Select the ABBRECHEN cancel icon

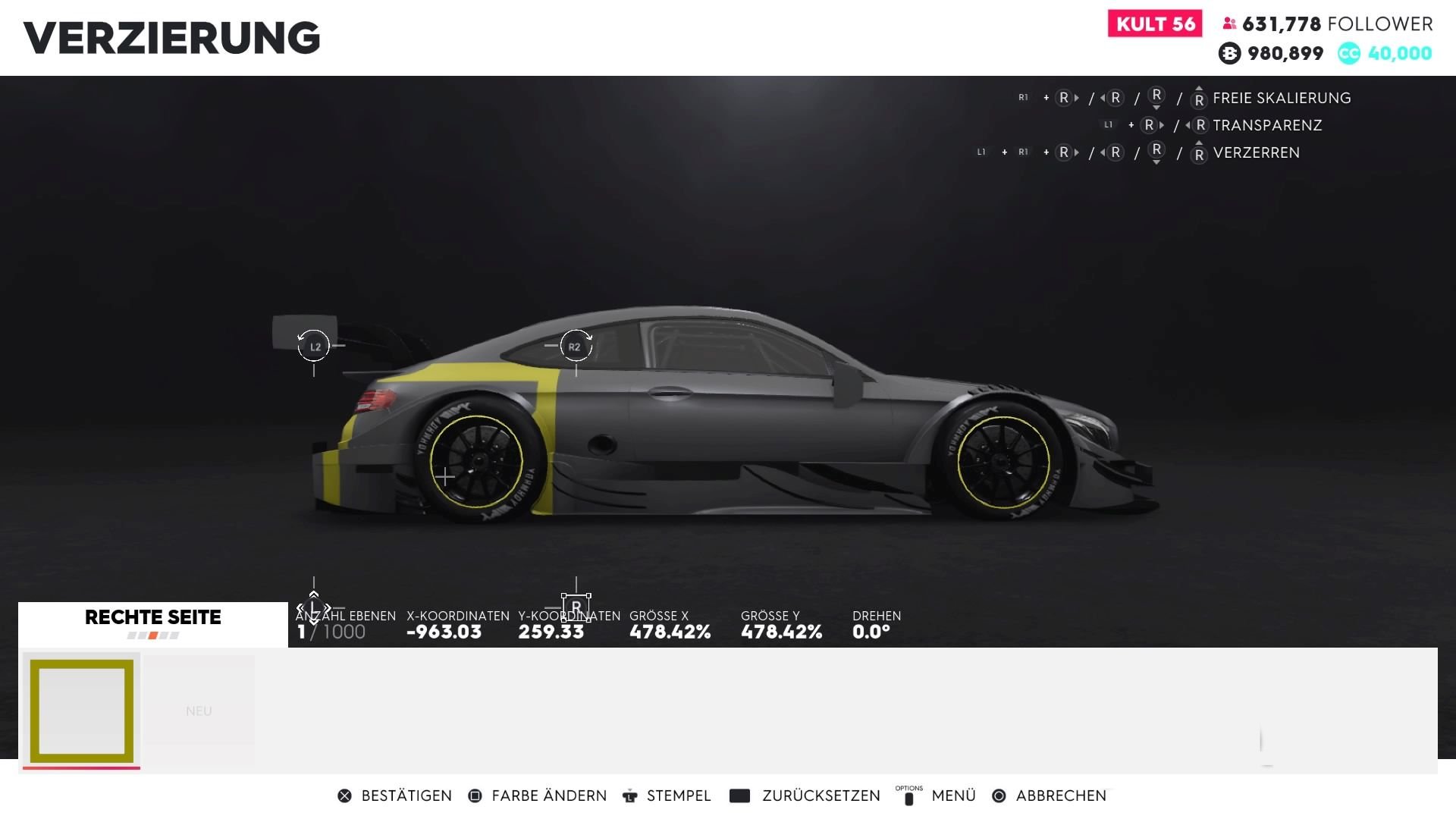pos(999,795)
